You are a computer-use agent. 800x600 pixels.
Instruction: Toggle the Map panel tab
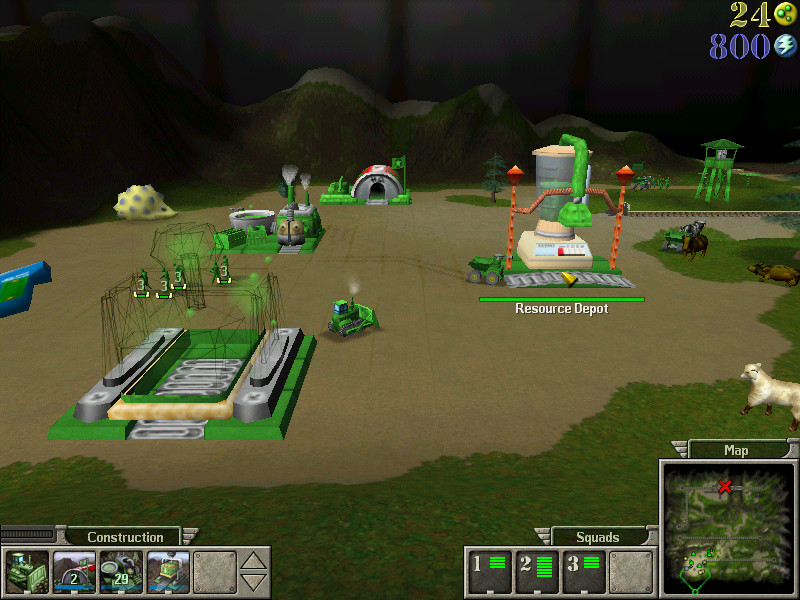[735, 450]
